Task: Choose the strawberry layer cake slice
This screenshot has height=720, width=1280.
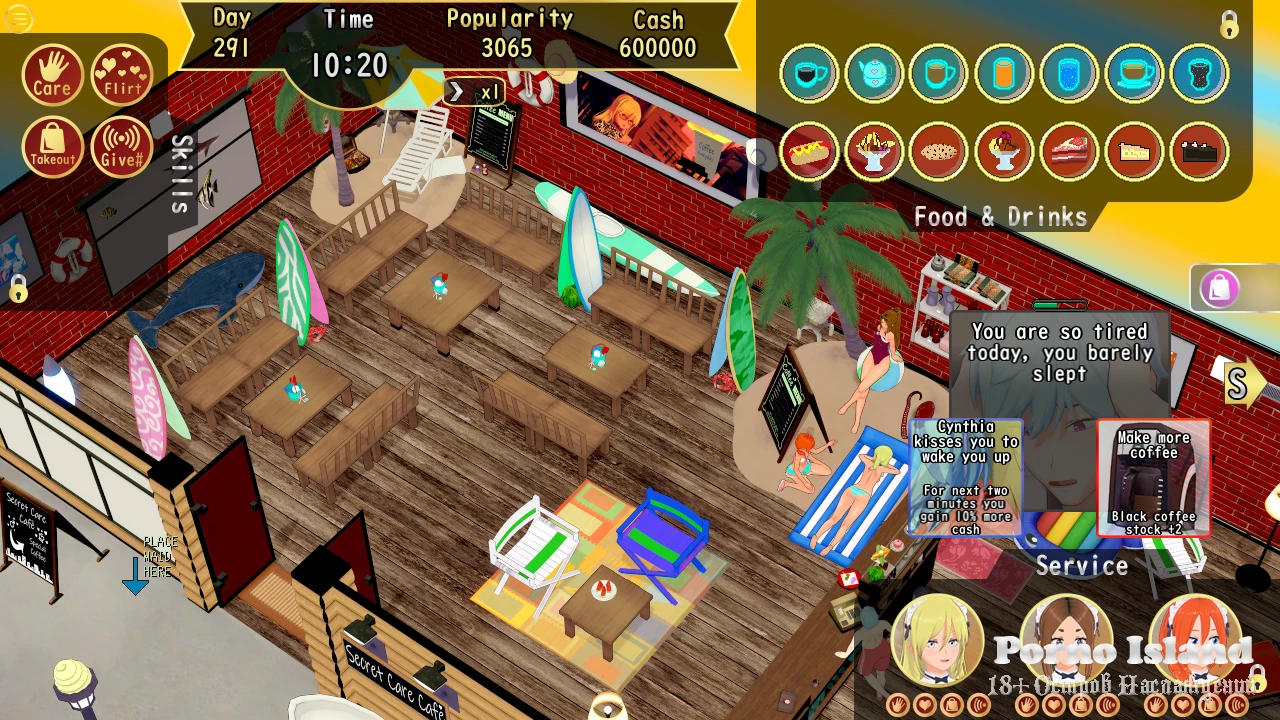Action: (x=1069, y=151)
